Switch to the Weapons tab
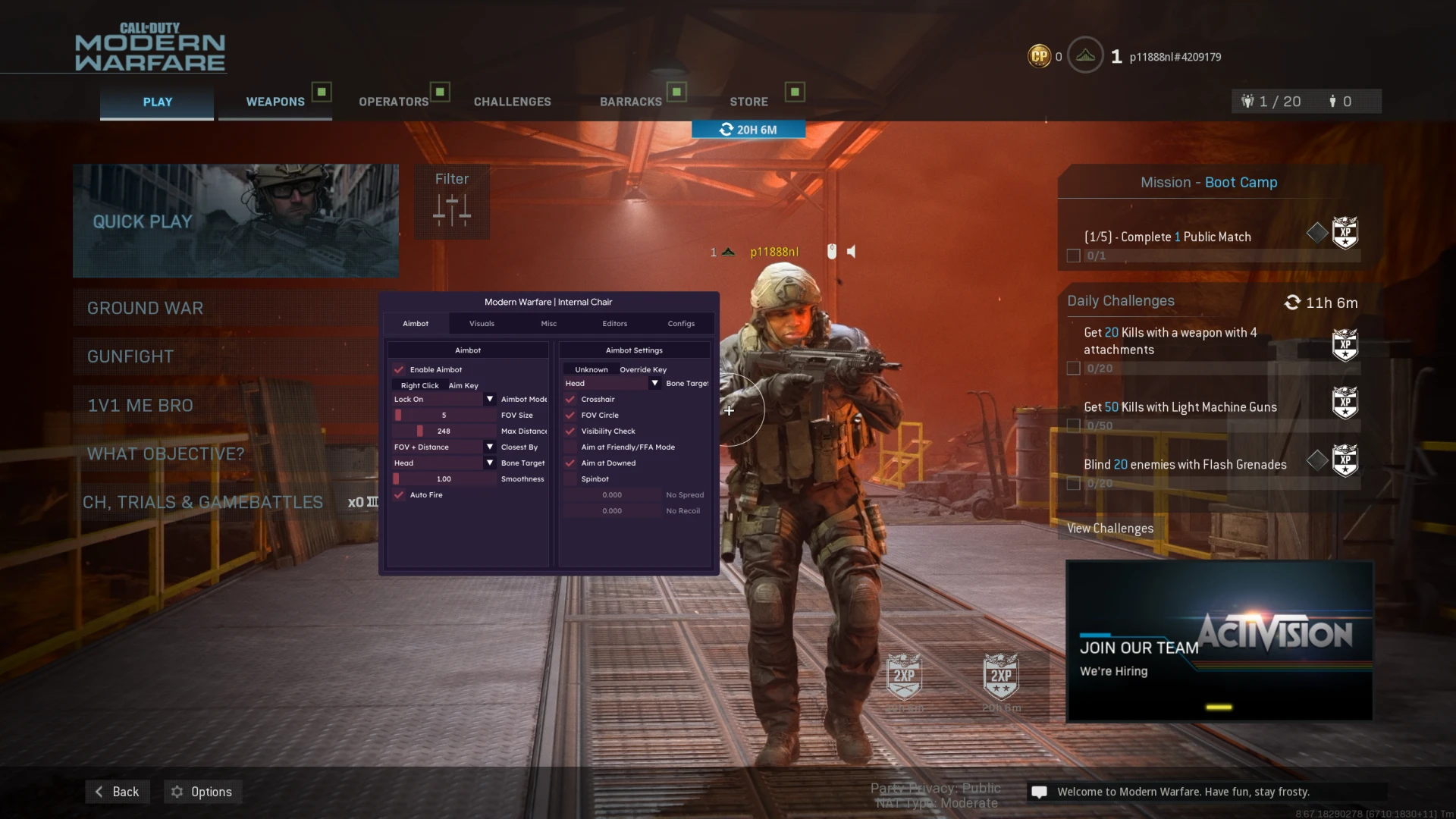Screen dimensions: 1456x819 (275, 102)
